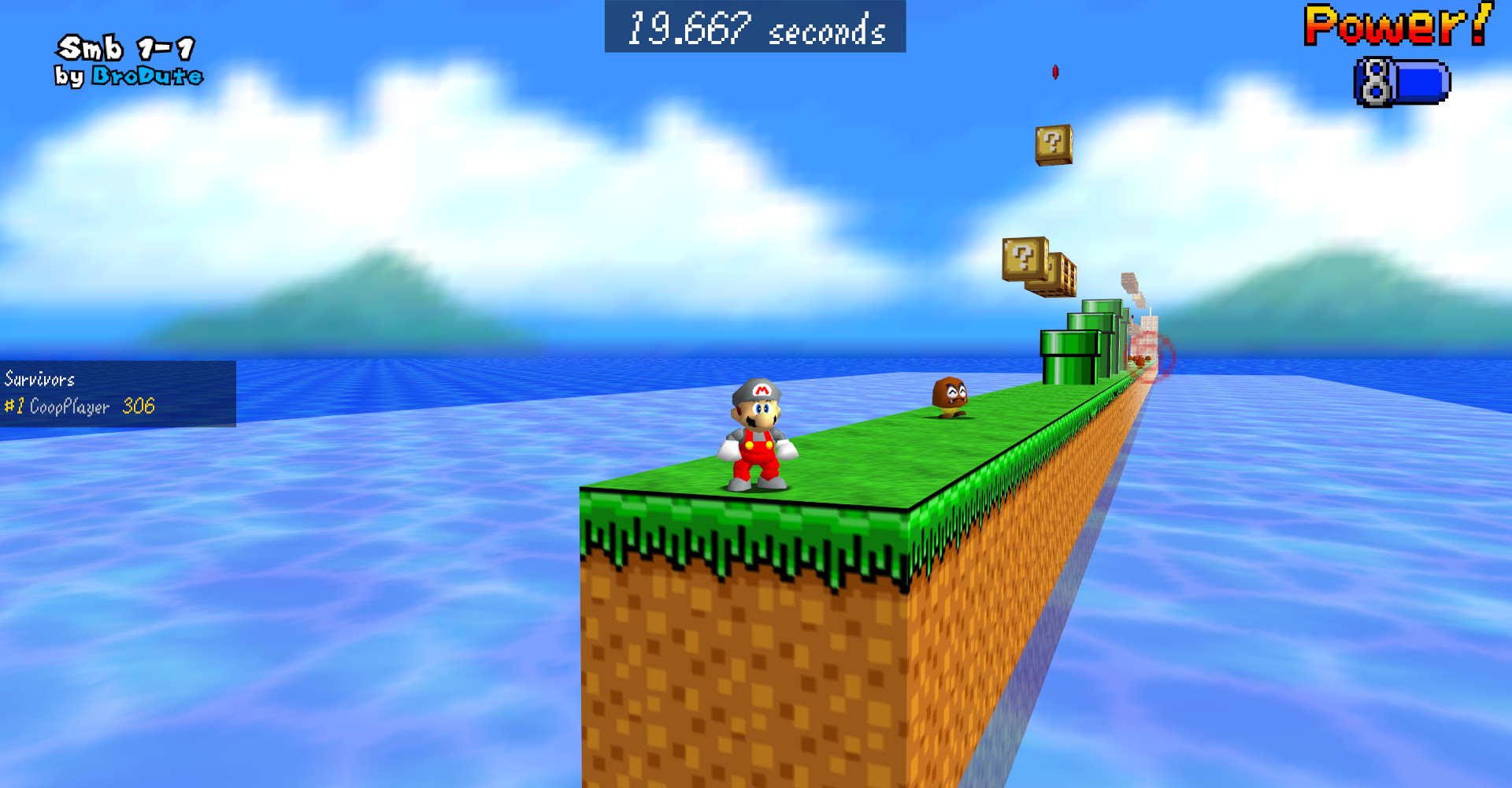Viewport: 1512px width, 788px height.
Task: Open the Smb 1-1 level title text
Action: [x=126, y=49]
